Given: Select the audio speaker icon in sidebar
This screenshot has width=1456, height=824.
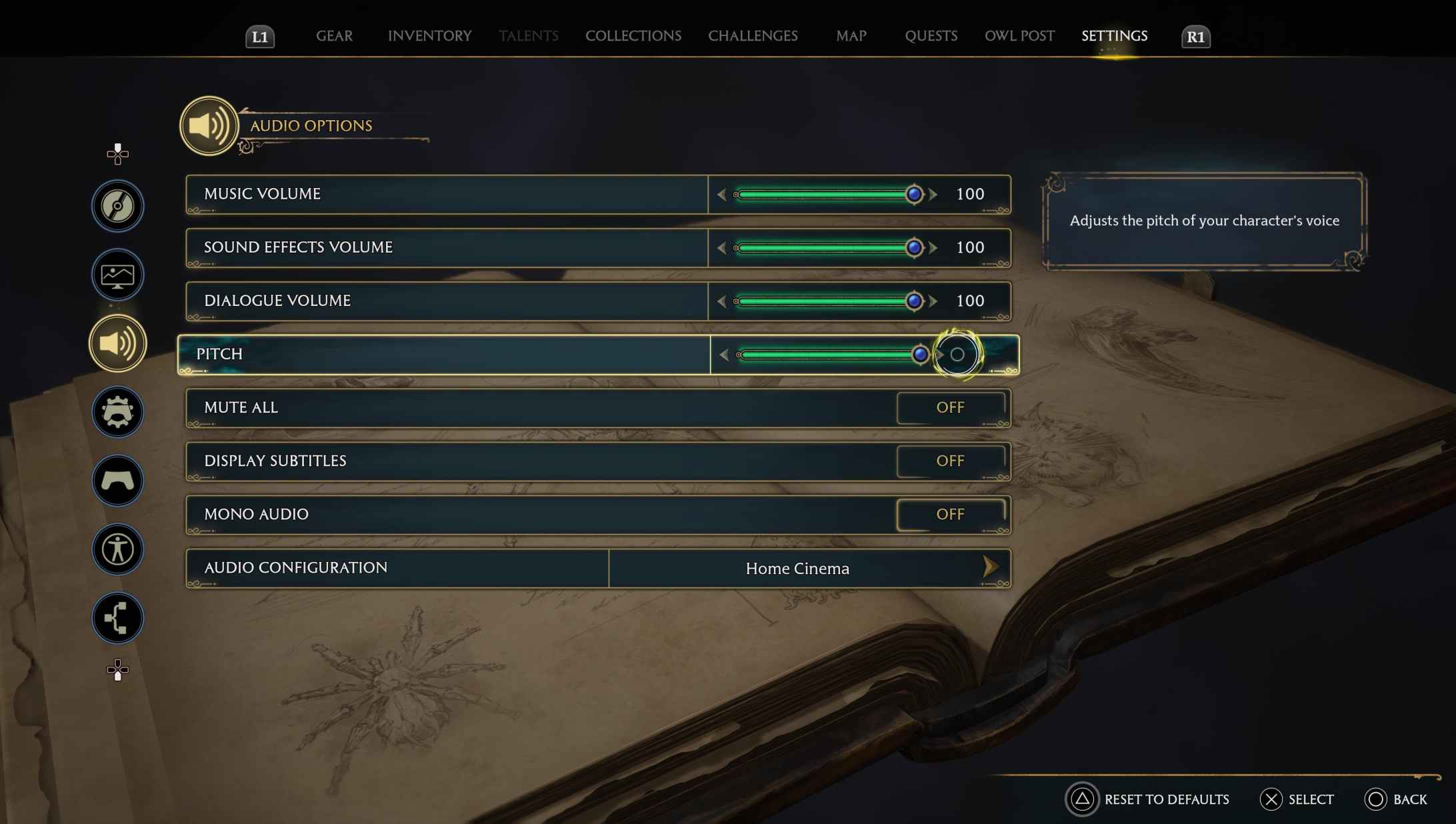Looking at the screenshot, I should [117, 342].
